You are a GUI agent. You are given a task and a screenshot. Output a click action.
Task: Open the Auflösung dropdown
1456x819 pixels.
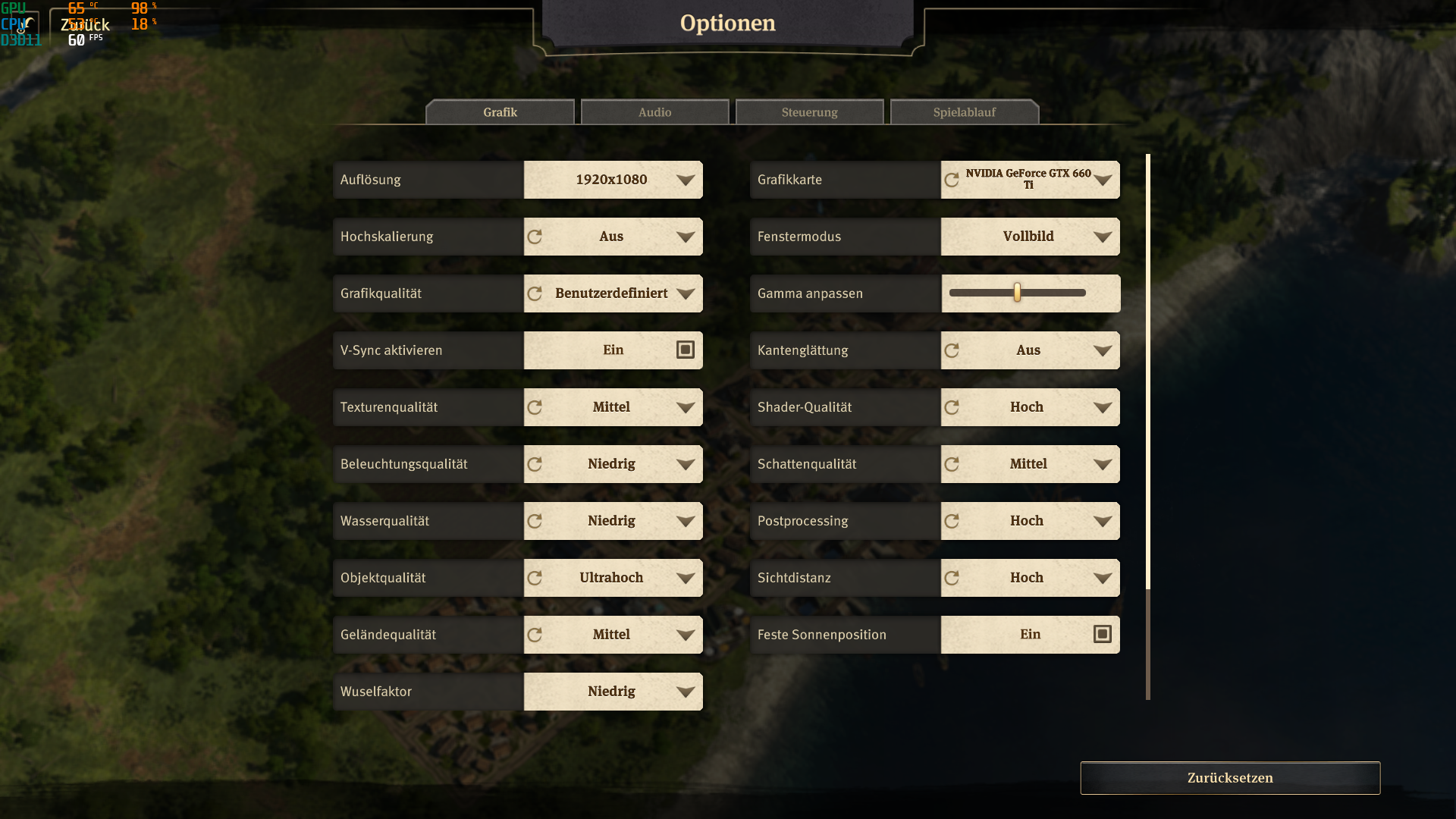[613, 180]
